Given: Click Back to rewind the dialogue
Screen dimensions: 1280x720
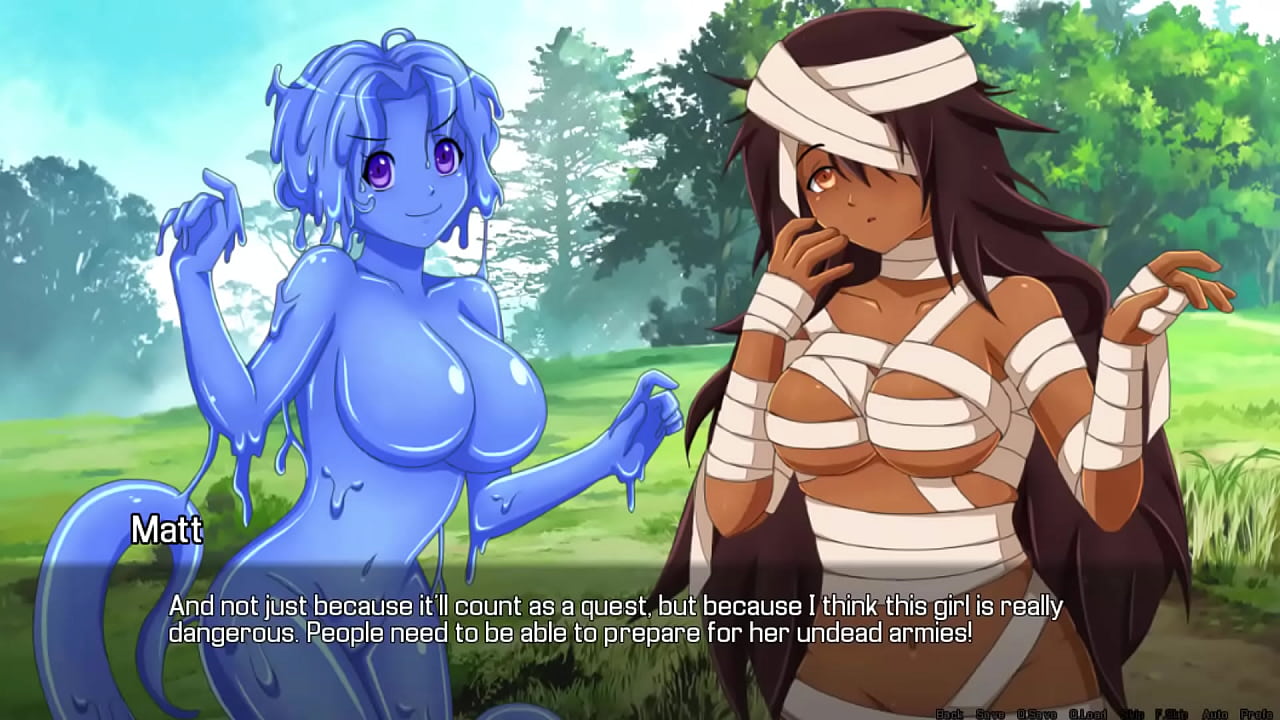Looking at the screenshot, I should point(949,713).
